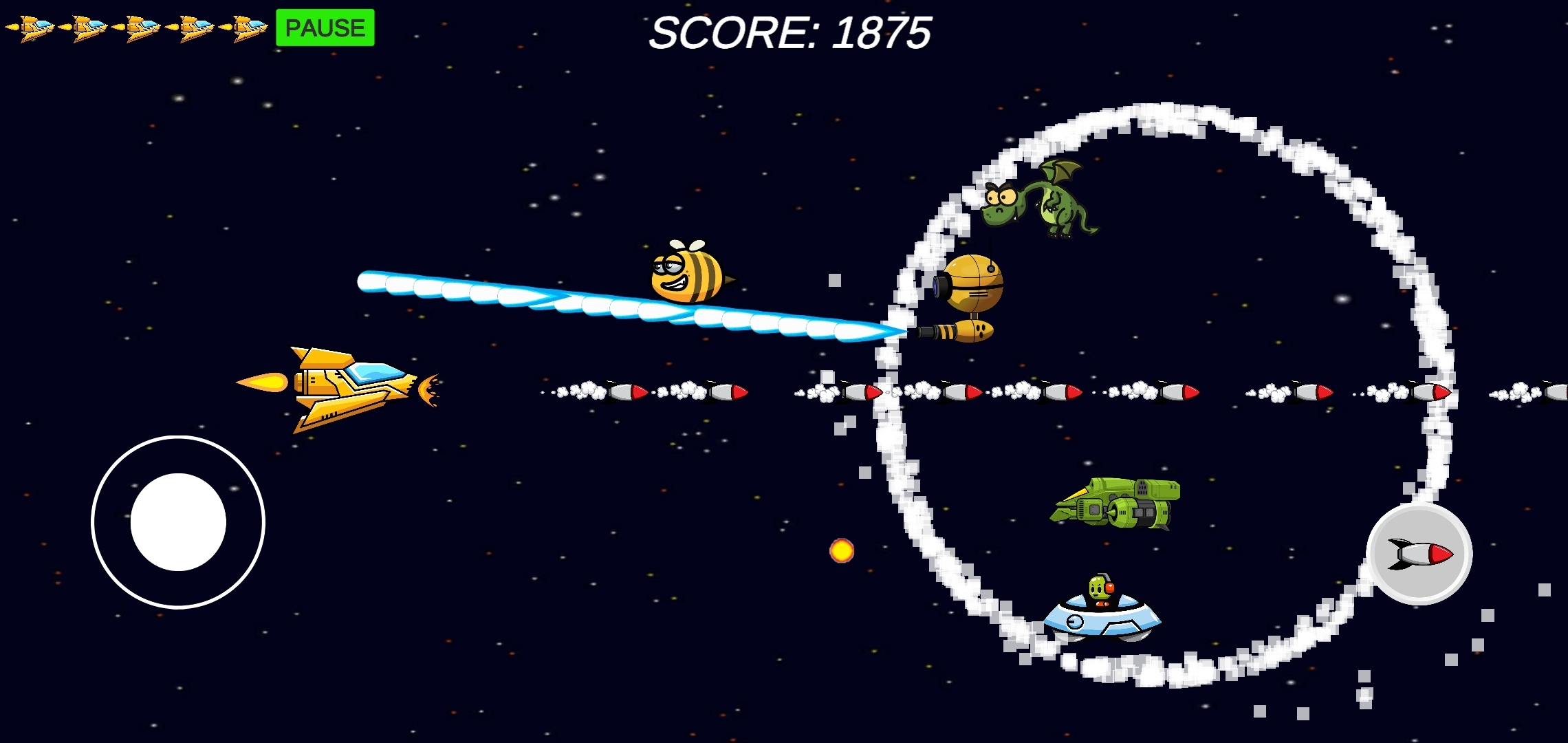Click the SCORE: 1875 text
Screen dimensions: 1568x743
792,33
